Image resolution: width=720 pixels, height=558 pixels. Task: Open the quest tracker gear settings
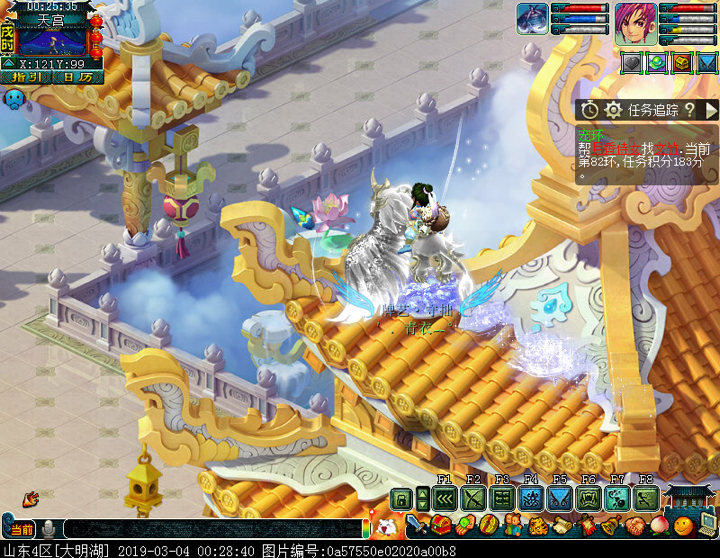[x=613, y=109]
